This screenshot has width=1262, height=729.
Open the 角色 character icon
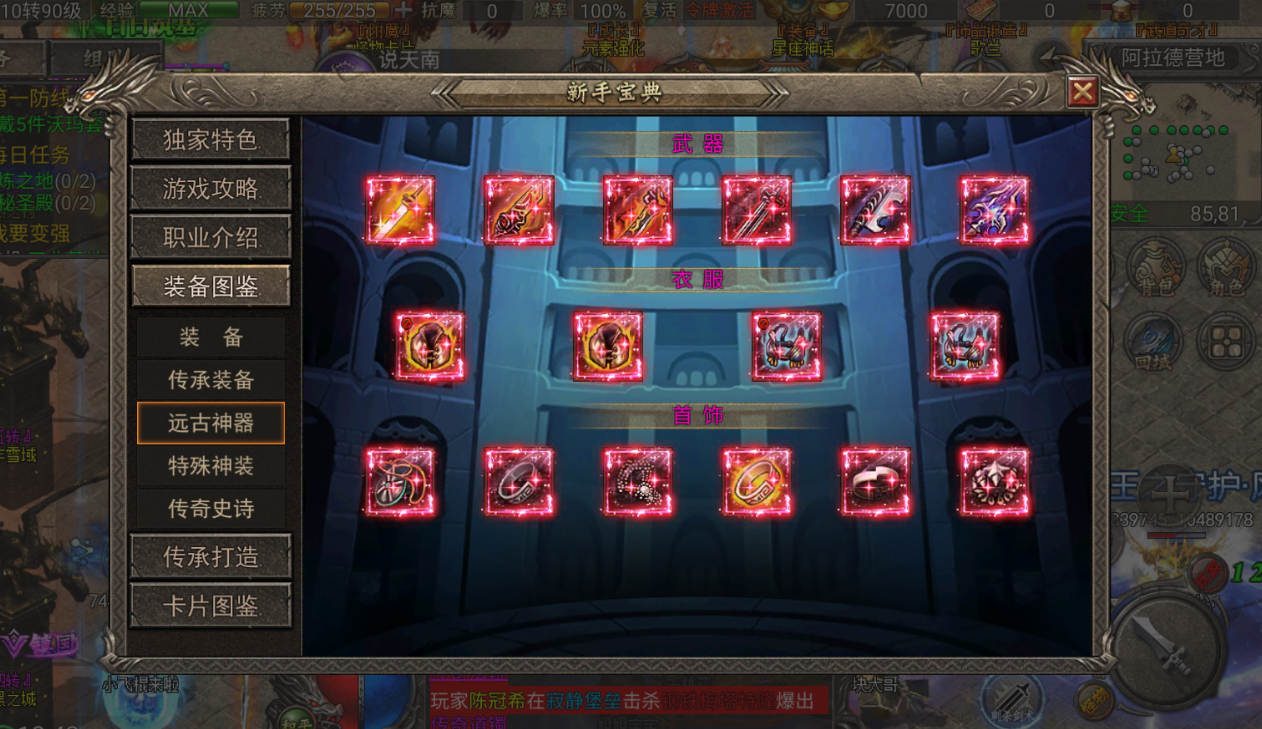(1226, 268)
